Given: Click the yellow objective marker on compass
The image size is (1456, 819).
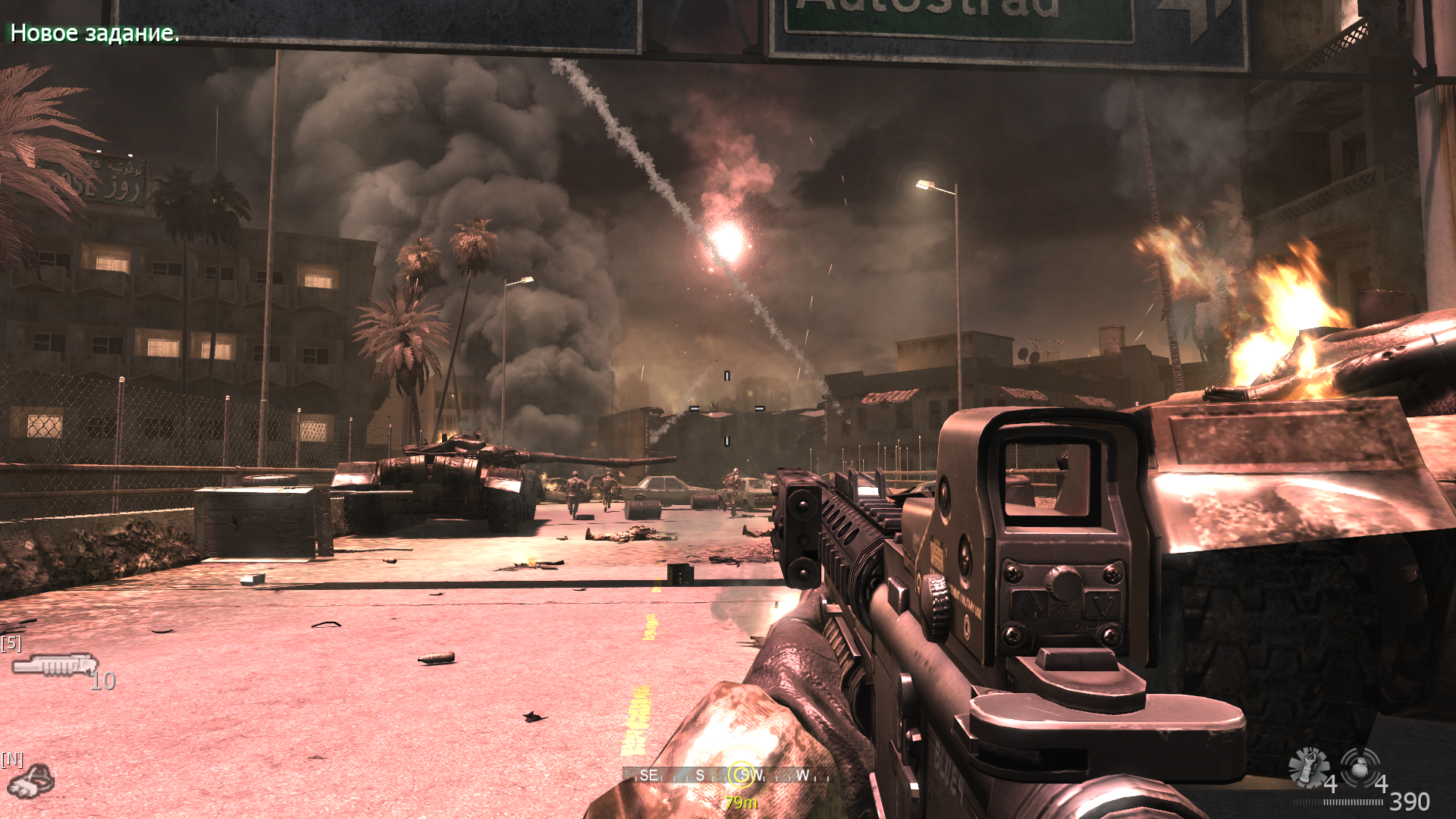Looking at the screenshot, I should (x=741, y=775).
